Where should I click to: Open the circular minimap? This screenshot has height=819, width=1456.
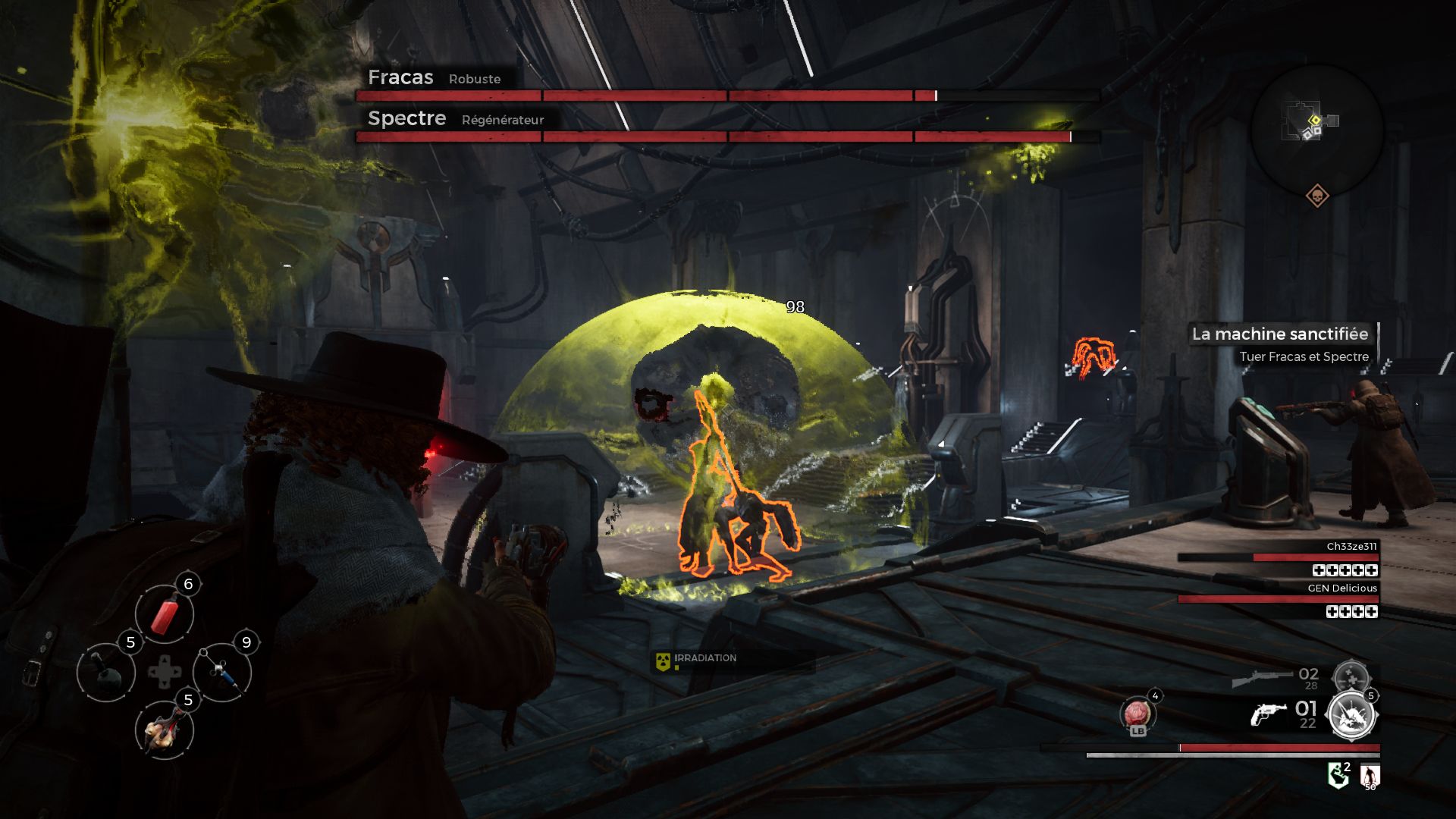pyautogui.click(x=1316, y=129)
